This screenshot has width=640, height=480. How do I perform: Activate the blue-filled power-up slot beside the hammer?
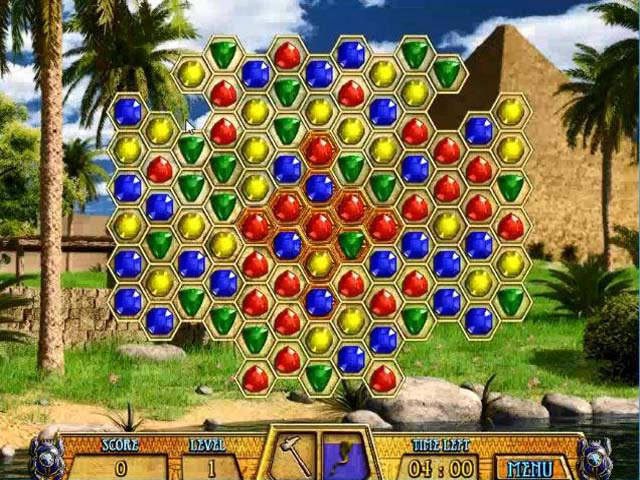click(x=344, y=456)
